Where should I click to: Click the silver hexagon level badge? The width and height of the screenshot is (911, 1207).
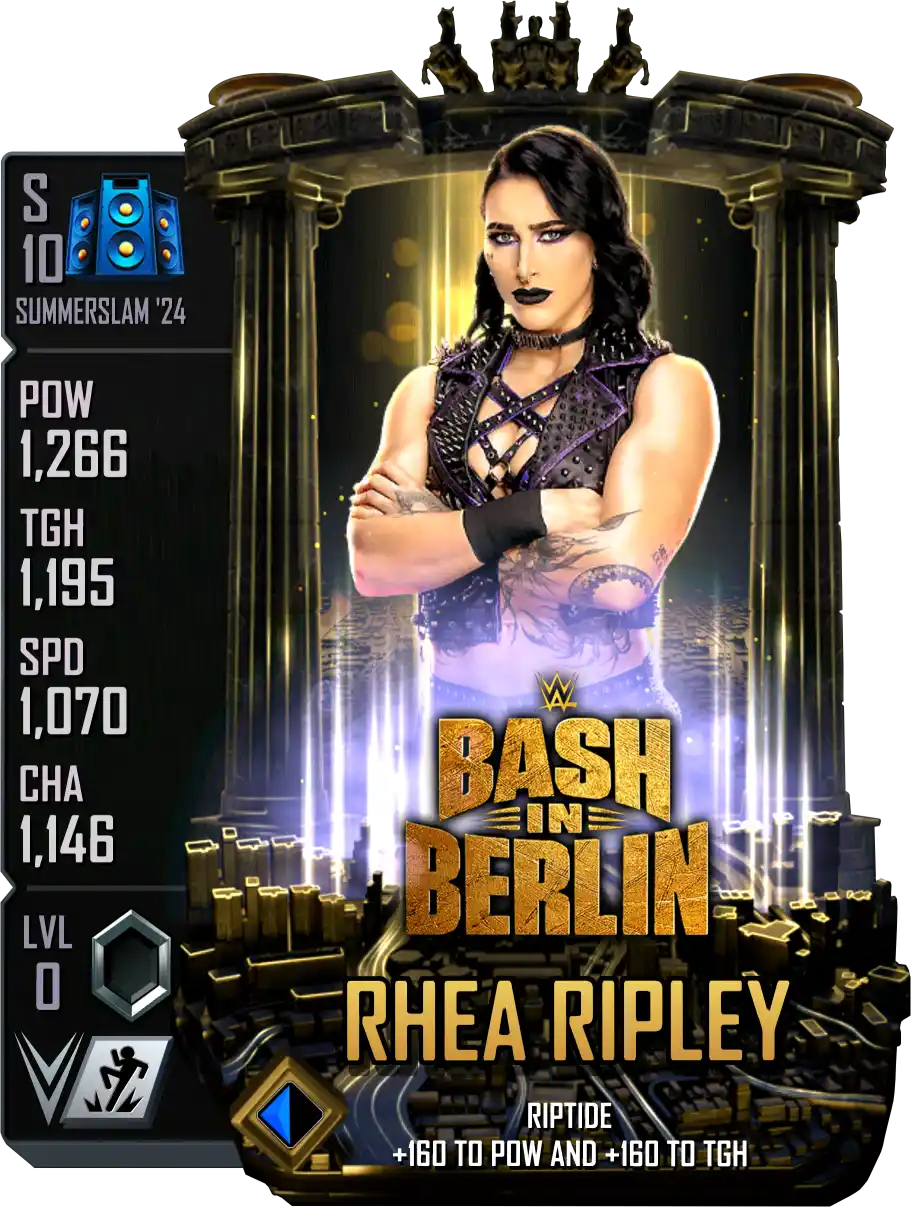coord(131,961)
